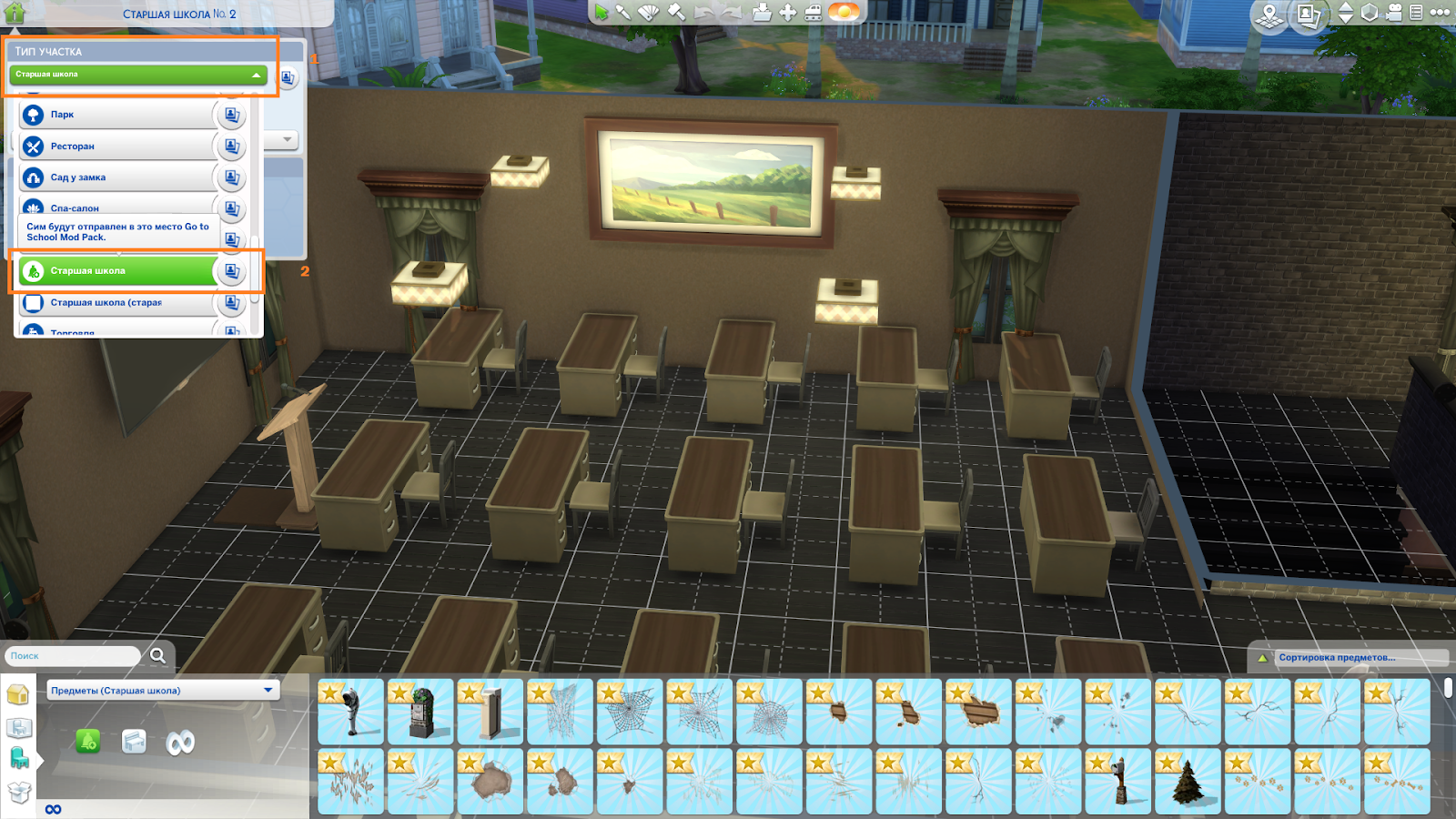Toggle day/night lighting with the sun icon
This screenshot has height=819, width=1456.
844,12
